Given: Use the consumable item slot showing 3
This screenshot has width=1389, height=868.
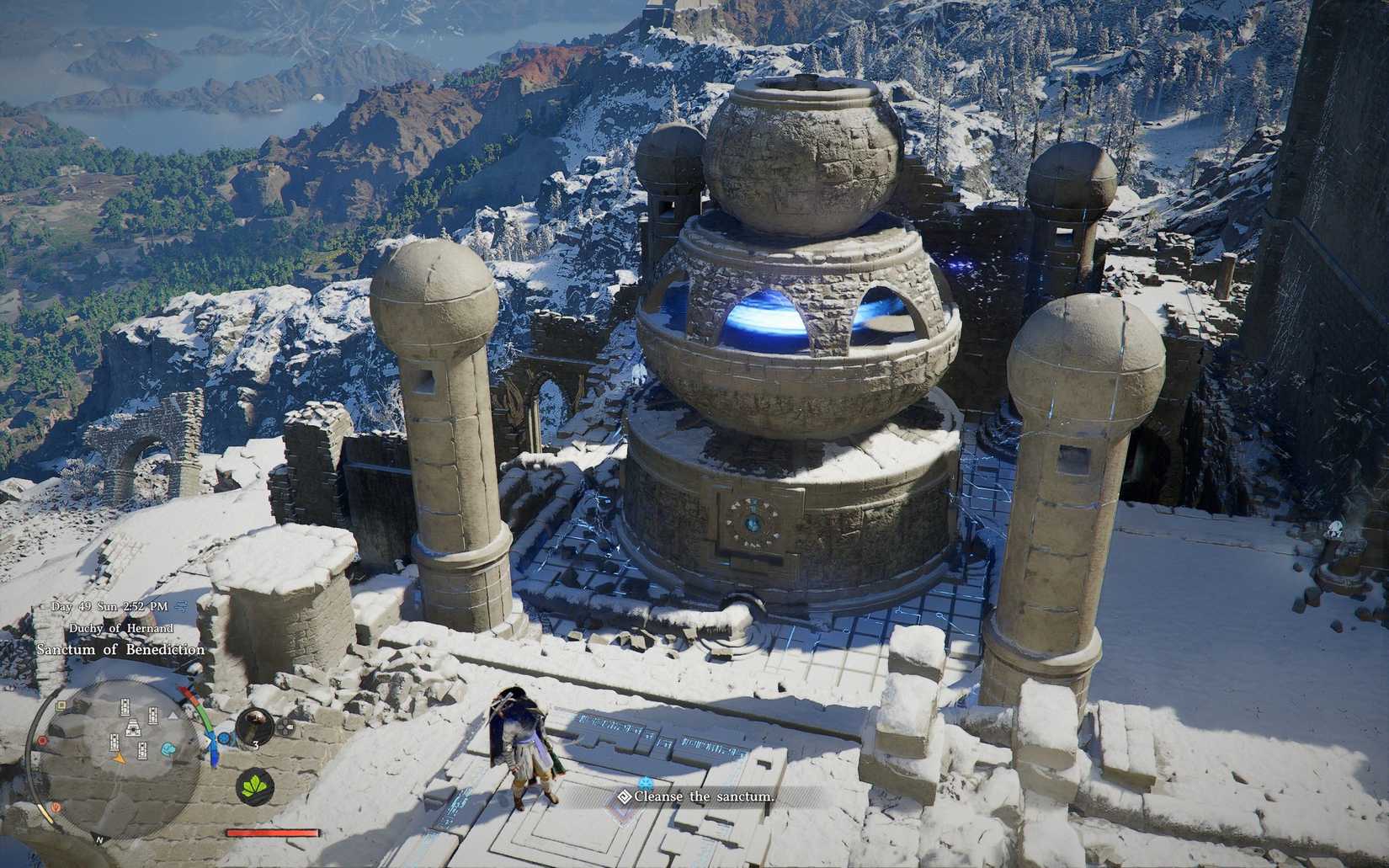Looking at the screenshot, I should coord(253,725).
